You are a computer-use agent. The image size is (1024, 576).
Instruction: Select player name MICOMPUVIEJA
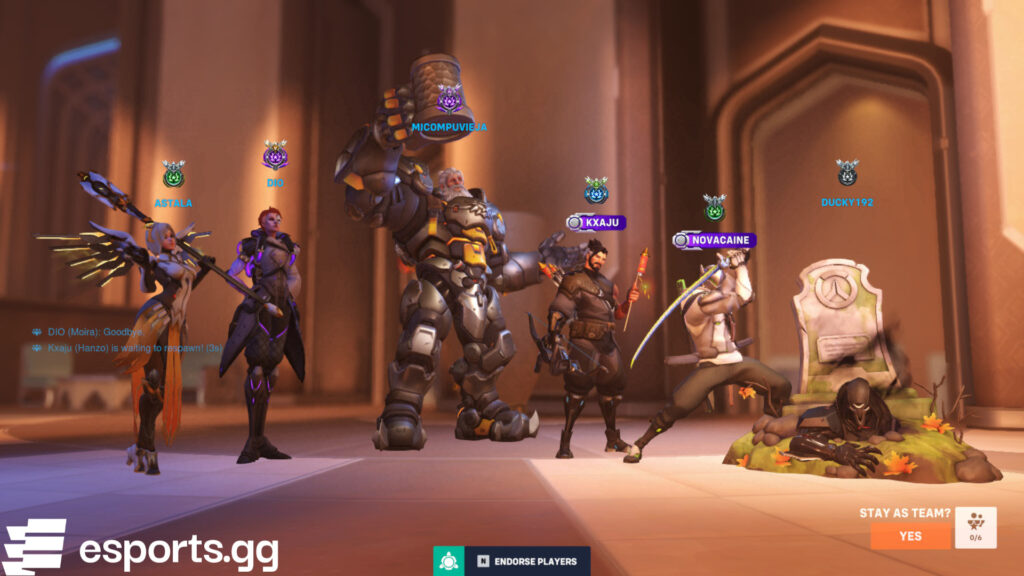coord(449,127)
